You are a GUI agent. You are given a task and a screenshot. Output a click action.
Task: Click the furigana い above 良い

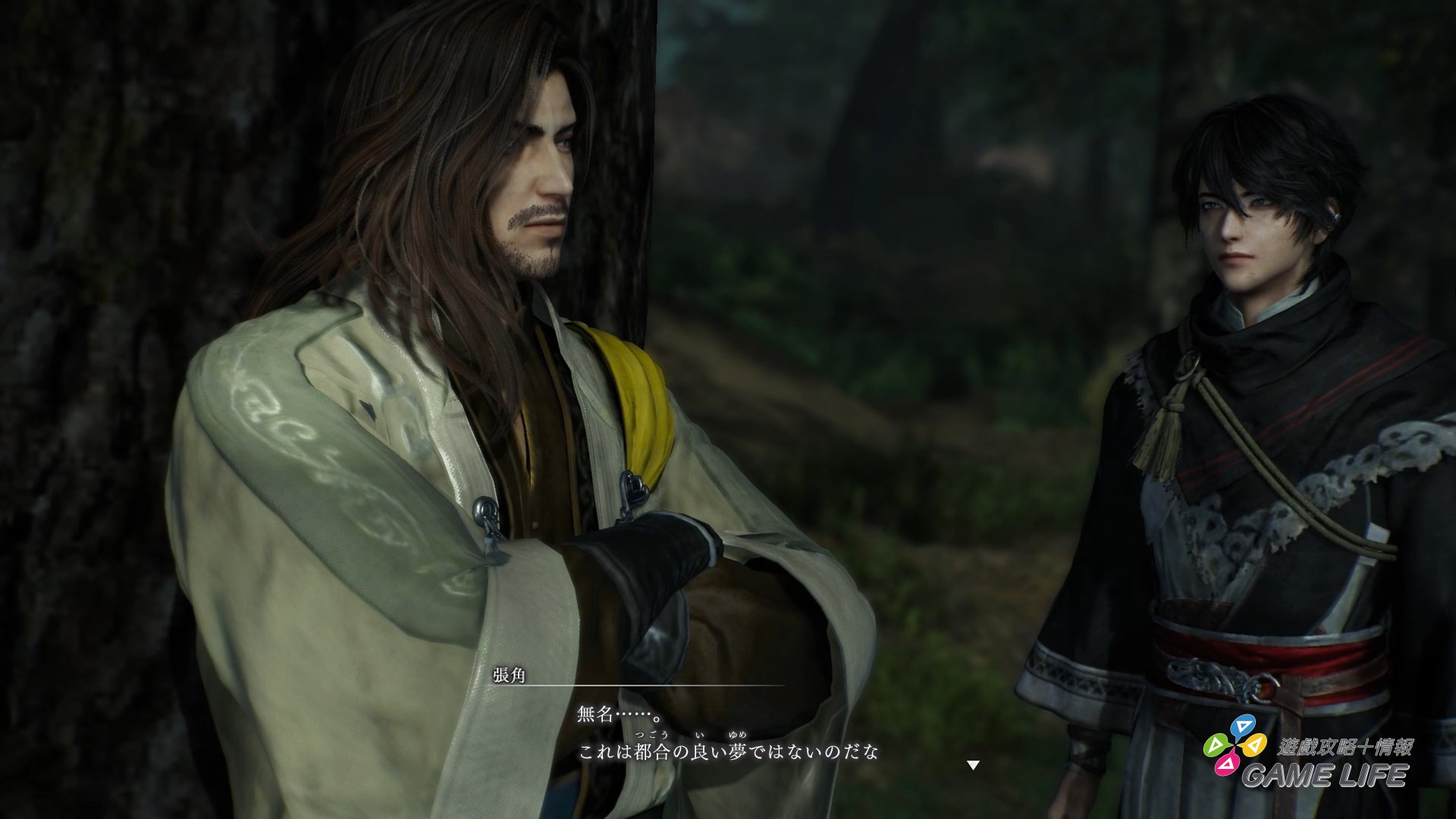(699, 736)
